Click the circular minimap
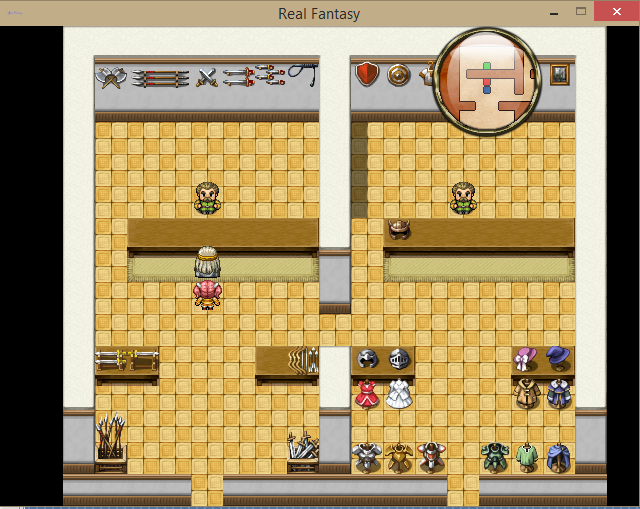This screenshot has height=509, width=640. tap(488, 76)
